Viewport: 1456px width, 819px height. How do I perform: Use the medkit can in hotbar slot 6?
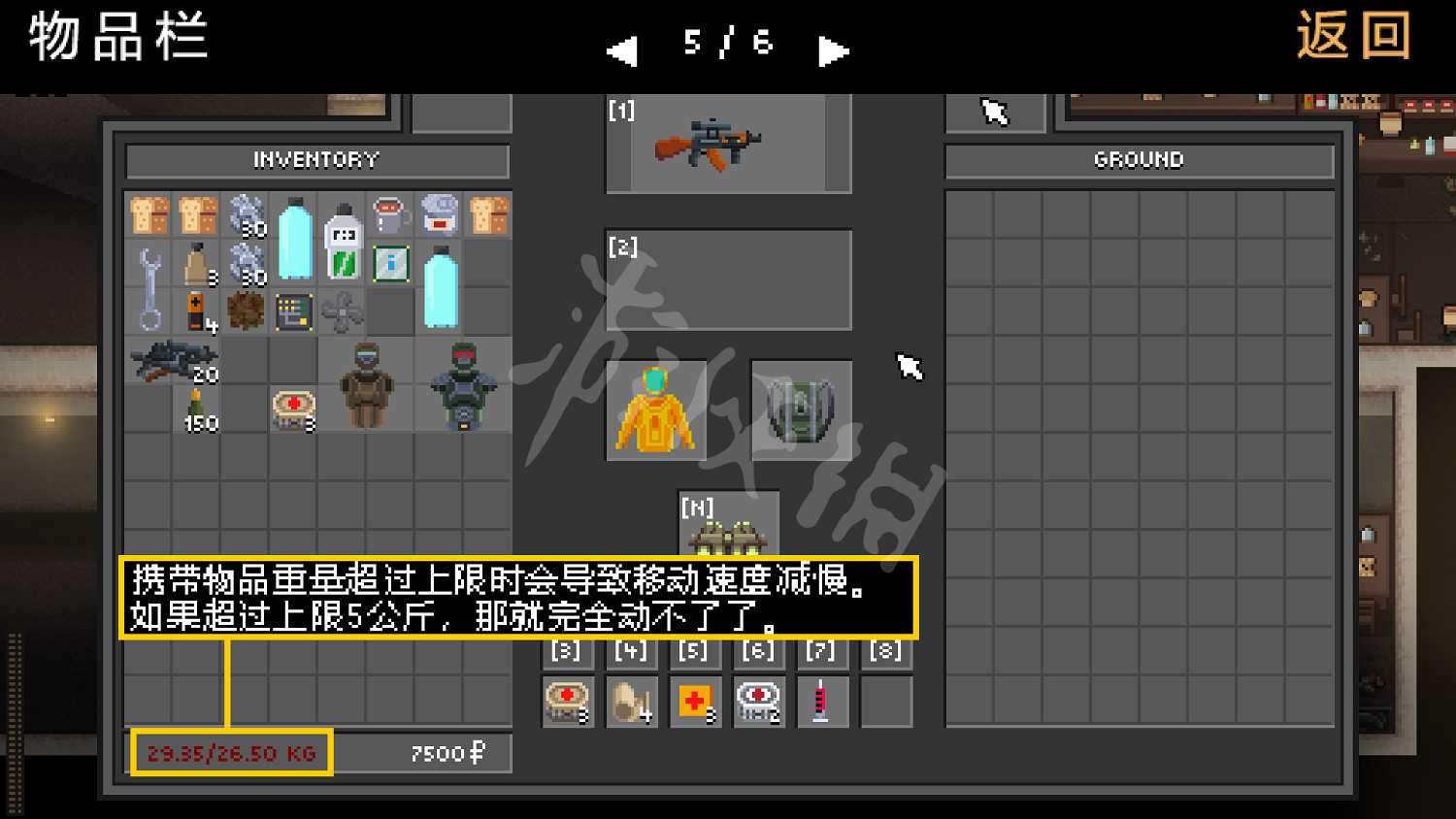[758, 699]
